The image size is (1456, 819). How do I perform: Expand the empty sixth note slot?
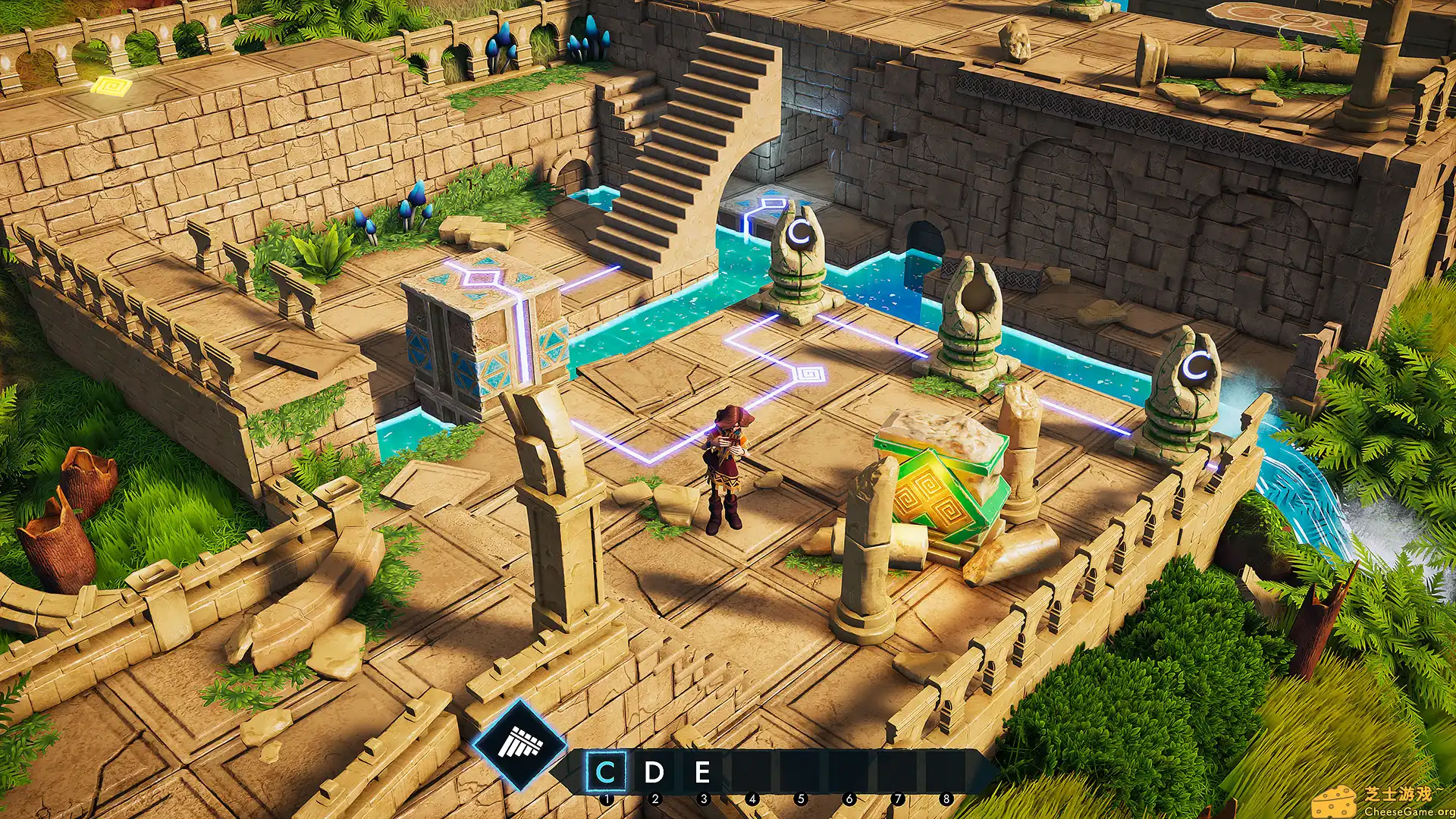[850, 770]
